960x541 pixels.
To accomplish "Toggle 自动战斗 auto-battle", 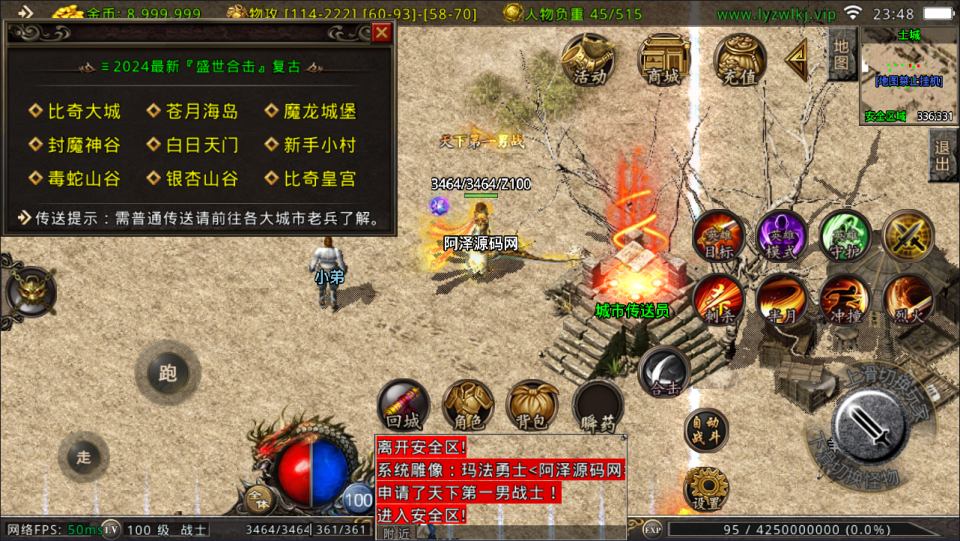I will tap(707, 431).
